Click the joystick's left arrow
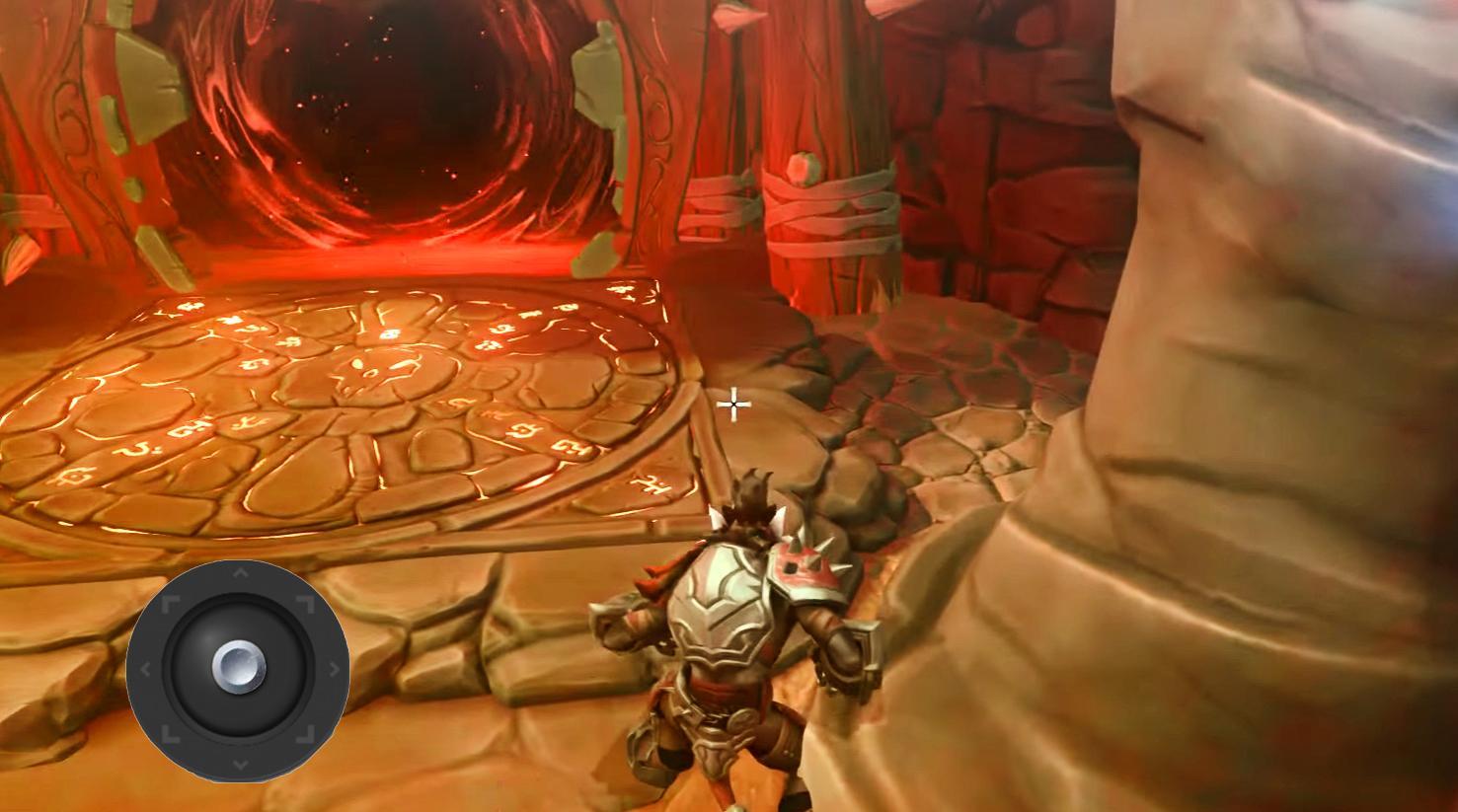This screenshot has width=1458, height=812. [x=144, y=670]
